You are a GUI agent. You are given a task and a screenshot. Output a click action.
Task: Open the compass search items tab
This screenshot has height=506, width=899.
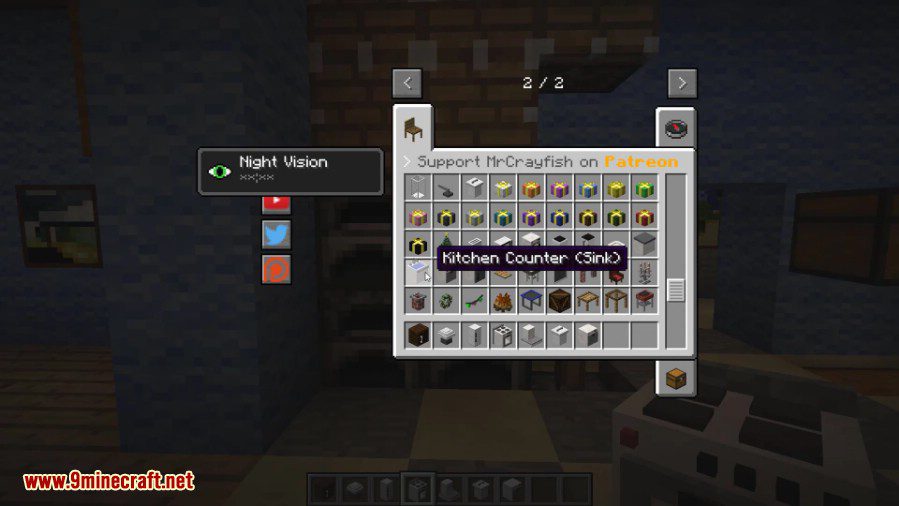(x=677, y=129)
